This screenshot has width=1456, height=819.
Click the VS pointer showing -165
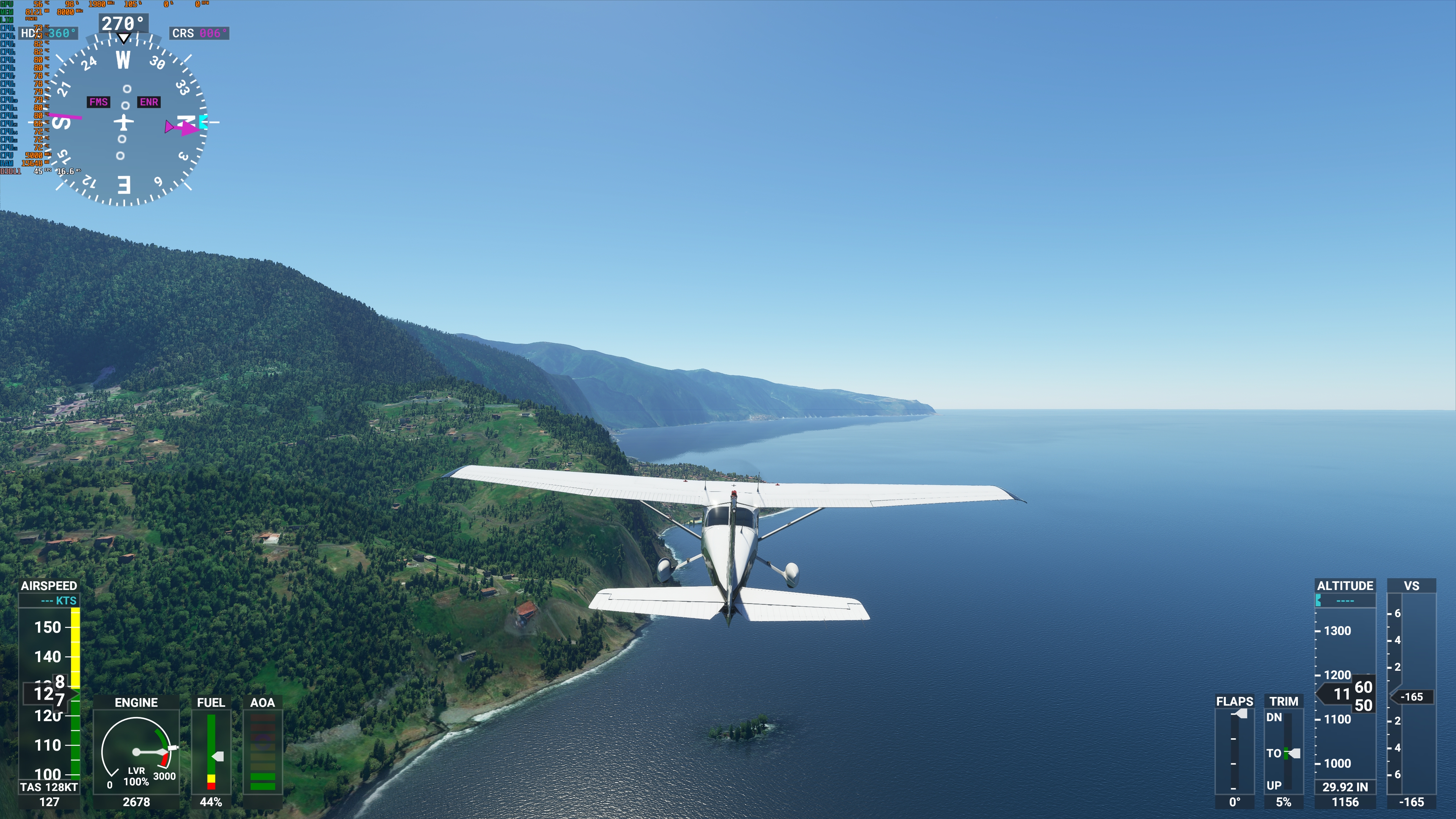1412,697
